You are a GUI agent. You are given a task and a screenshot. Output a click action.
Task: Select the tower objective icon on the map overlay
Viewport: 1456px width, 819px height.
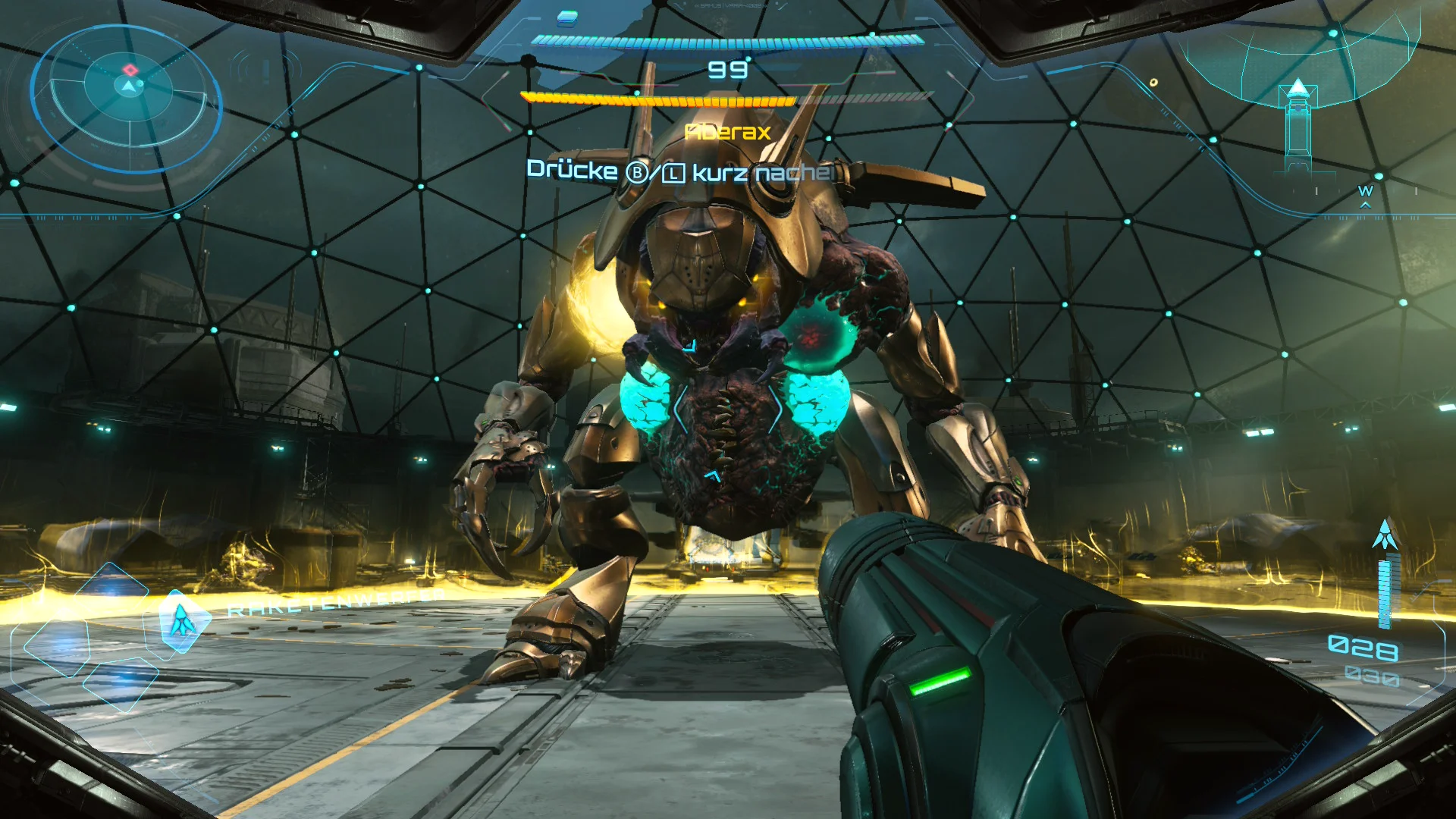click(x=1298, y=114)
